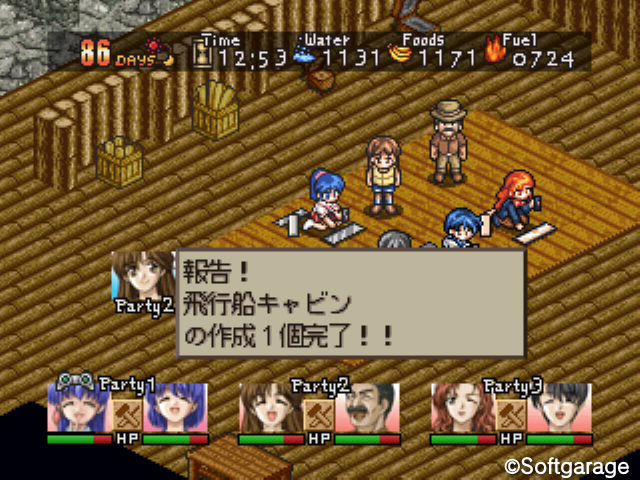Advance the report message dialogue box

coord(351,304)
